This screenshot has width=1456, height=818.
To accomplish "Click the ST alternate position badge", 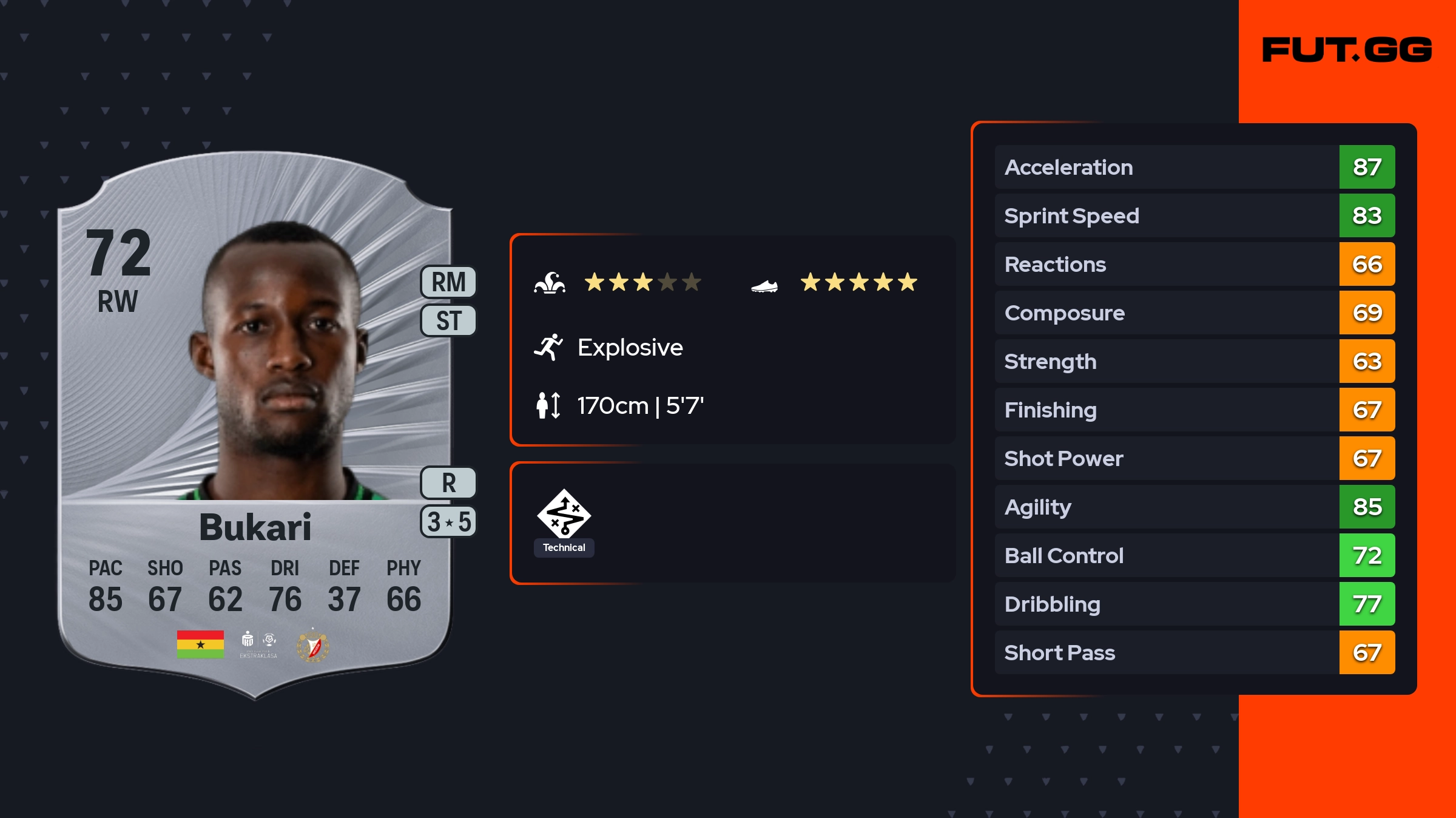I will pos(448,320).
